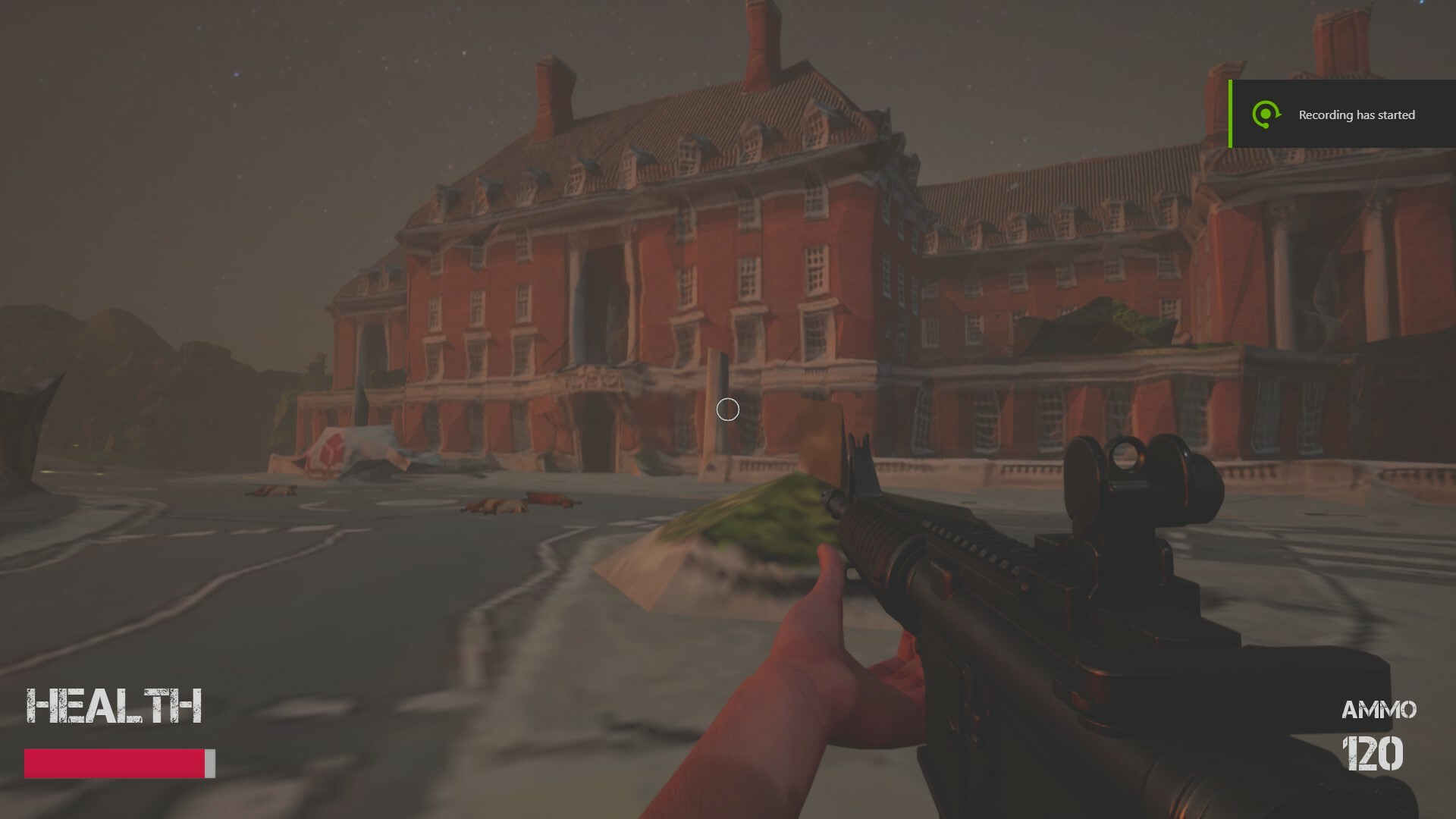
Task: Click the rifle's front sight post
Action: click(861, 455)
